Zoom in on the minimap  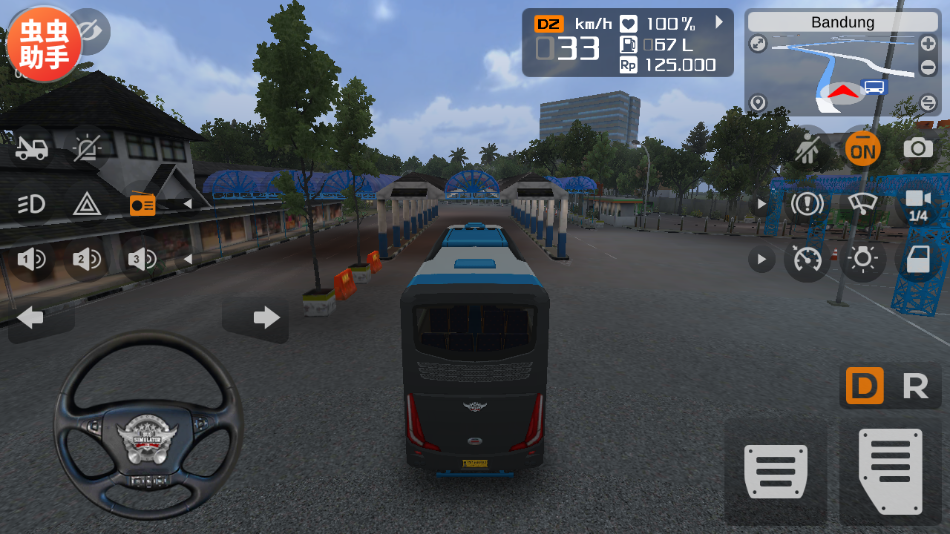pyautogui.click(x=927, y=44)
